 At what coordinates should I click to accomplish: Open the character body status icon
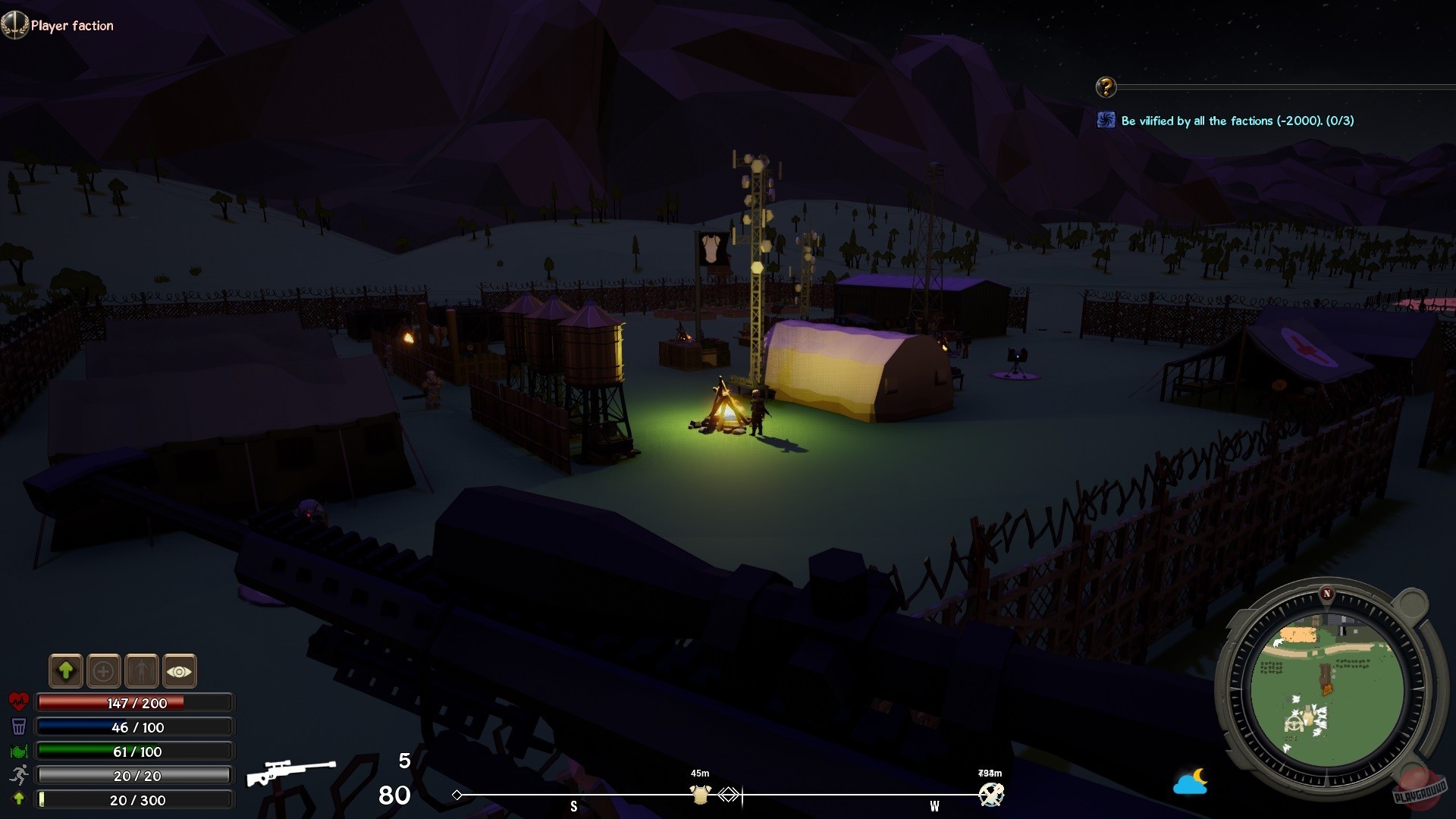click(x=142, y=670)
